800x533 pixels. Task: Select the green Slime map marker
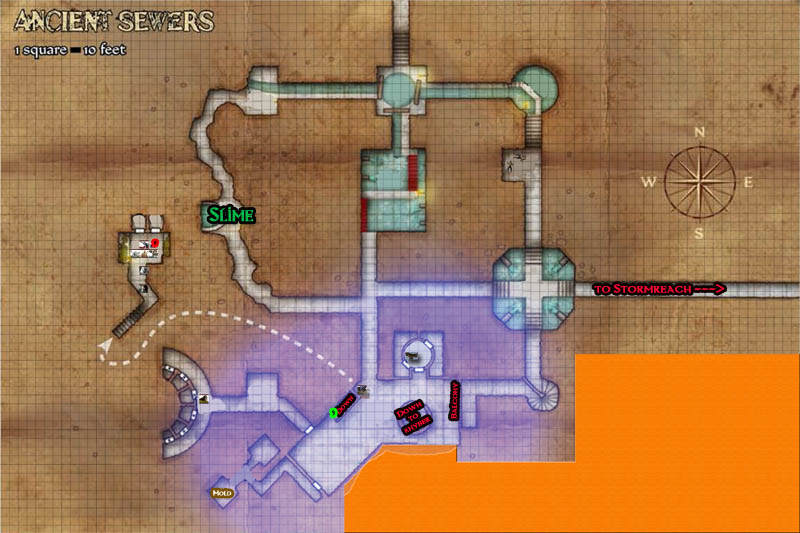coord(230,214)
